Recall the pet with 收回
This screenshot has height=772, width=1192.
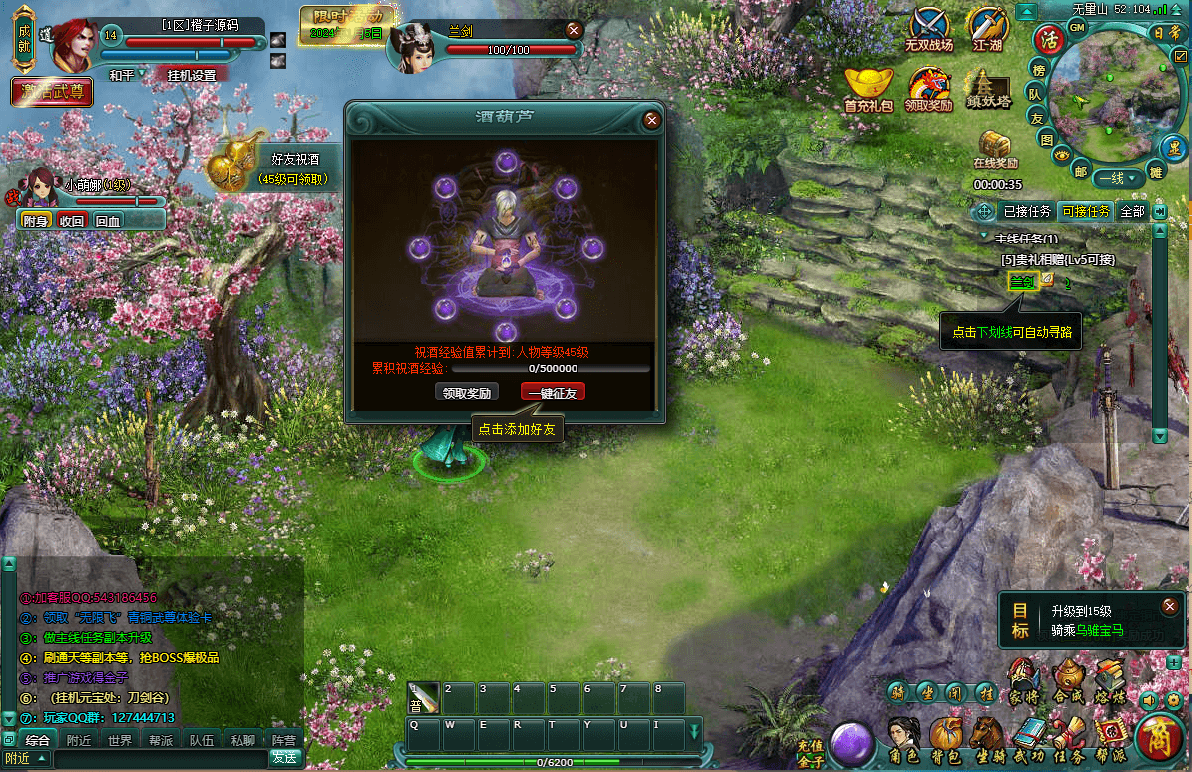72,221
